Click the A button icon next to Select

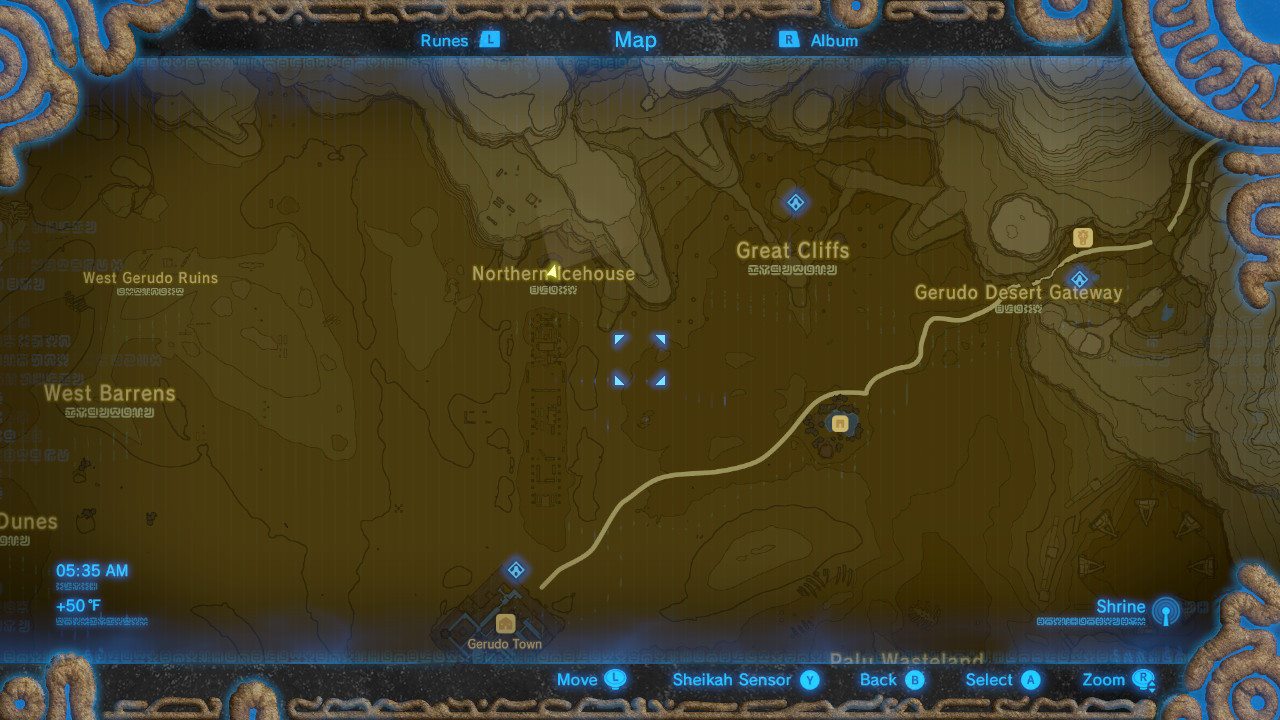[x=1029, y=679]
